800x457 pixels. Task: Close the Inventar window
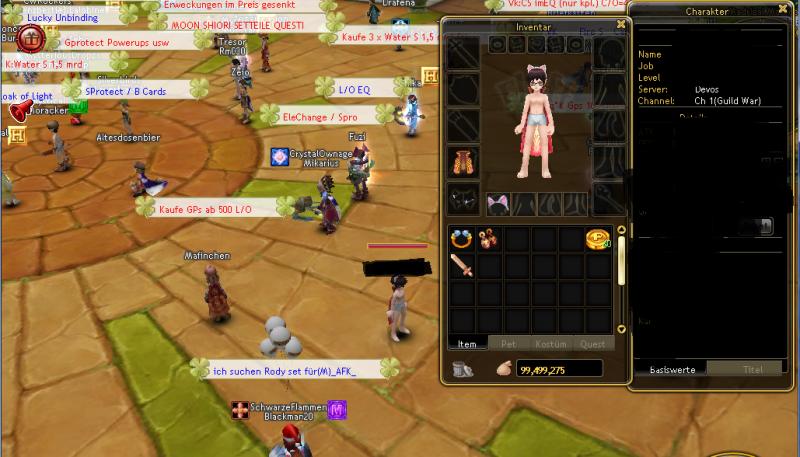(621, 24)
